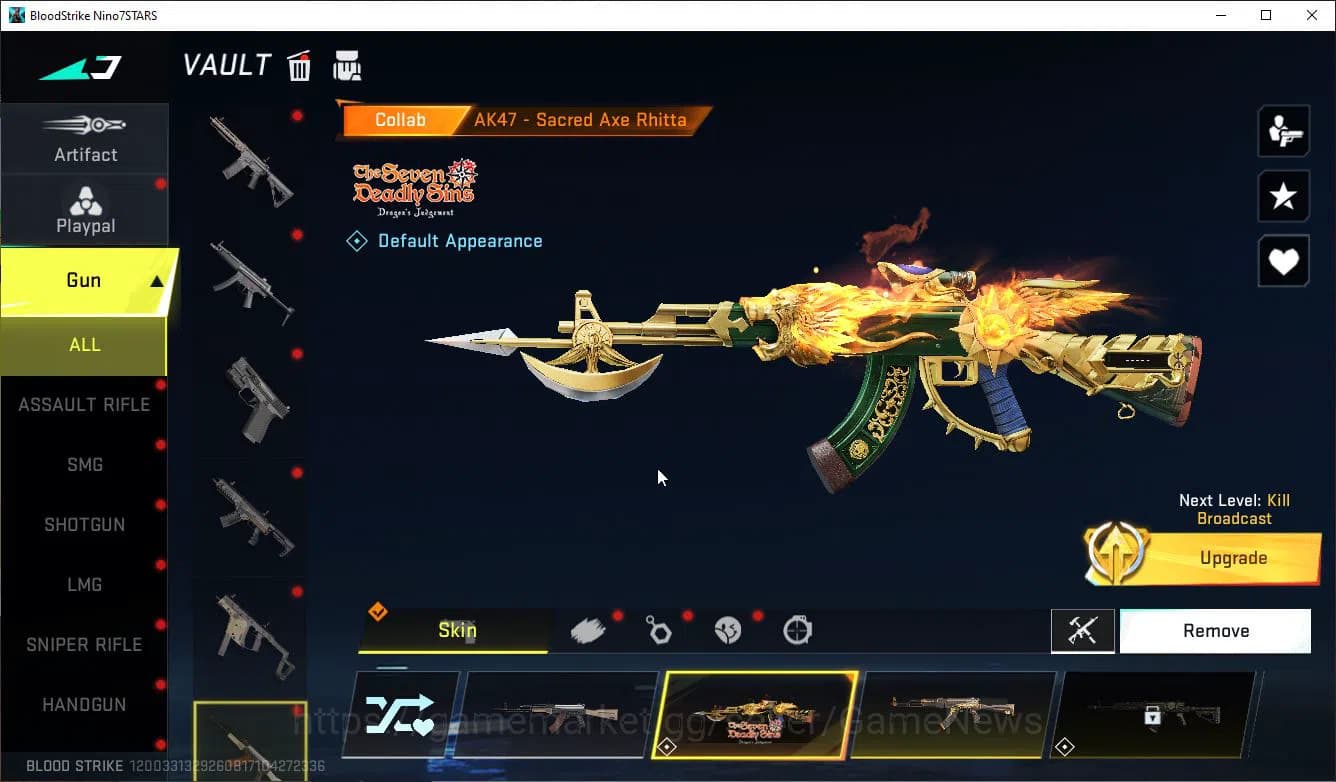Expand the SNIPER RIFLE weapon category
1336x782 pixels.
[84, 644]
